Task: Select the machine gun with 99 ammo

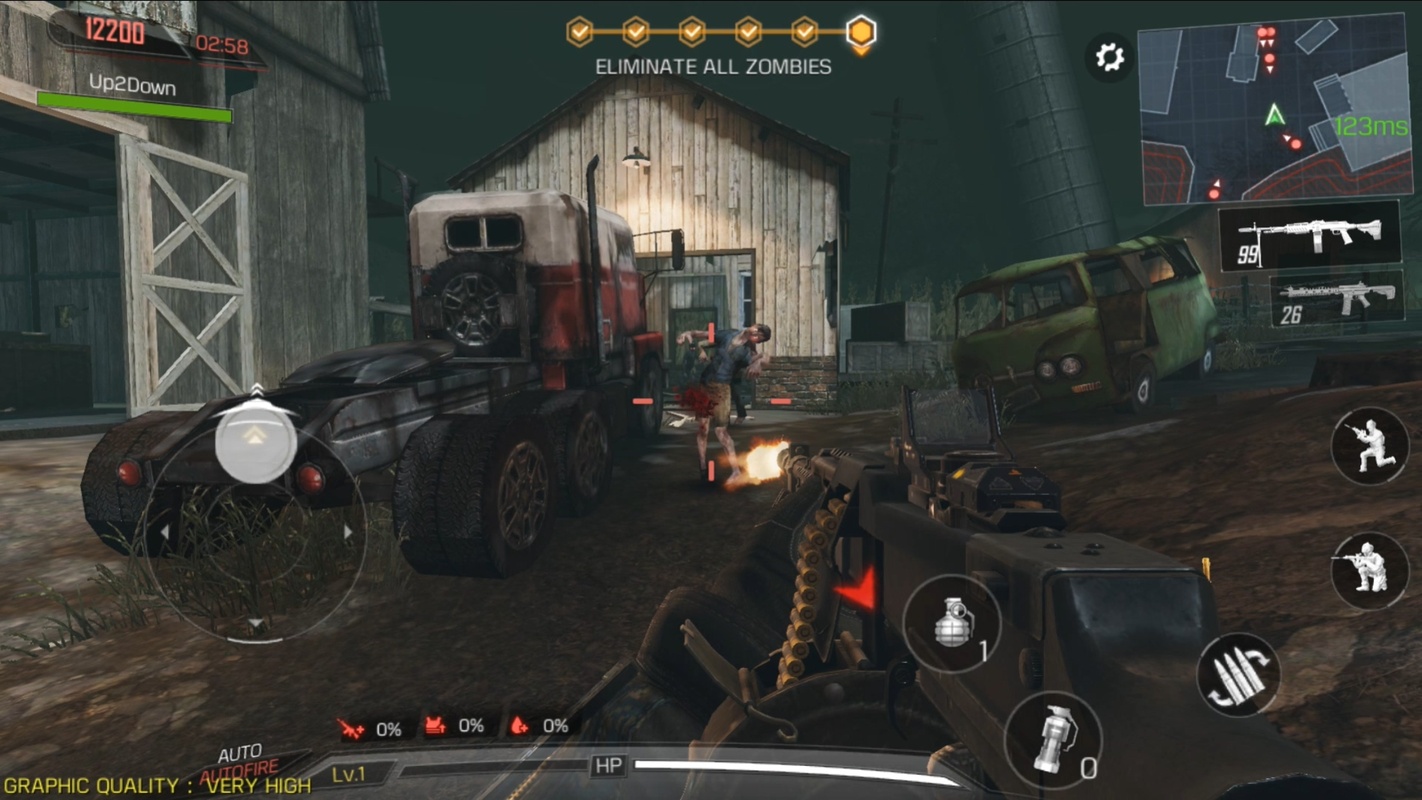Action: click(x=1310, y=236)
